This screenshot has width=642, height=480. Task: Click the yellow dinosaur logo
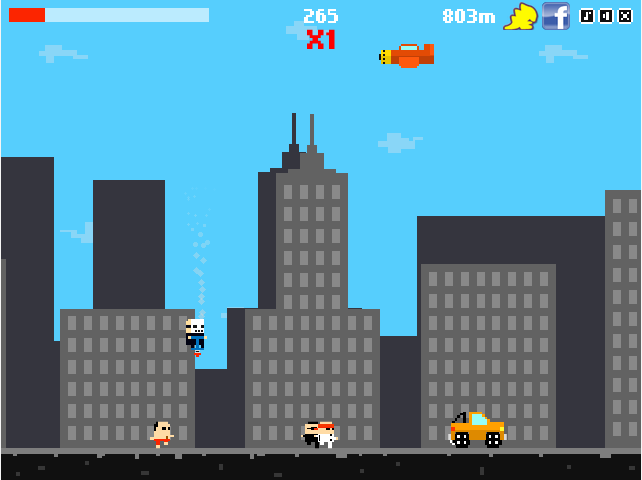[x=520, y=17]
